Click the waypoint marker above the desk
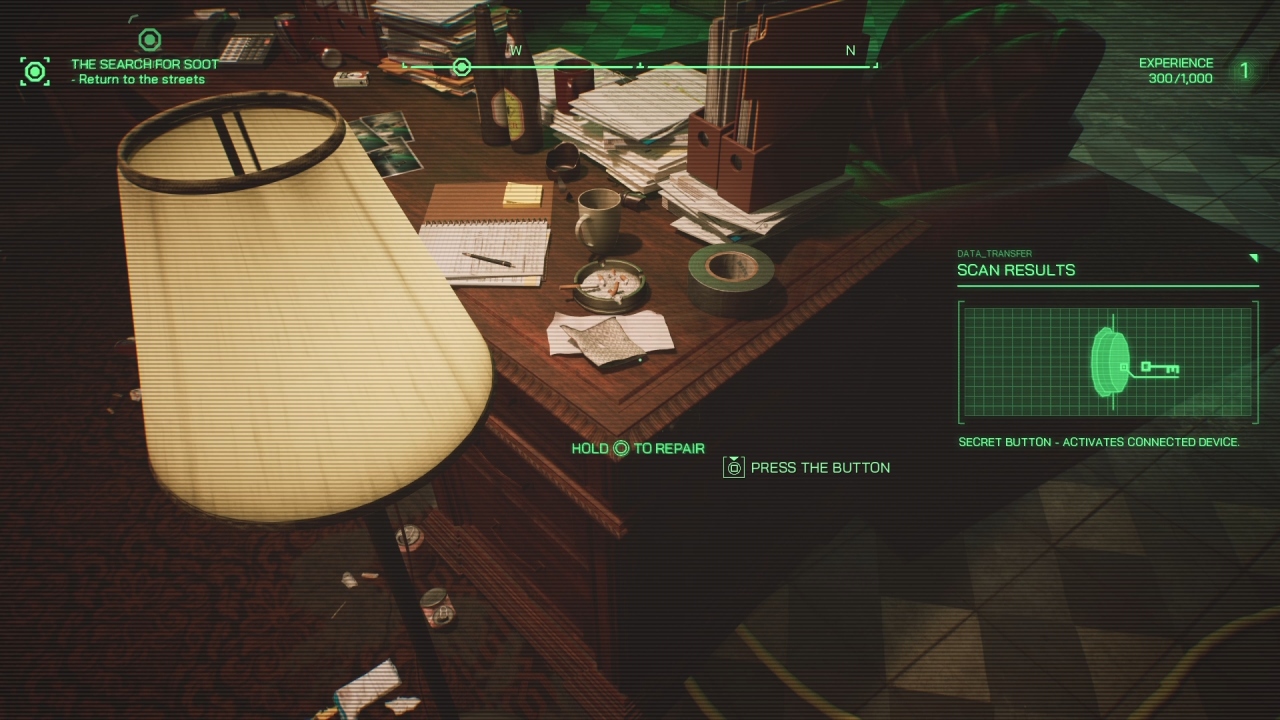1280x720 pixels. pos(151,40)
